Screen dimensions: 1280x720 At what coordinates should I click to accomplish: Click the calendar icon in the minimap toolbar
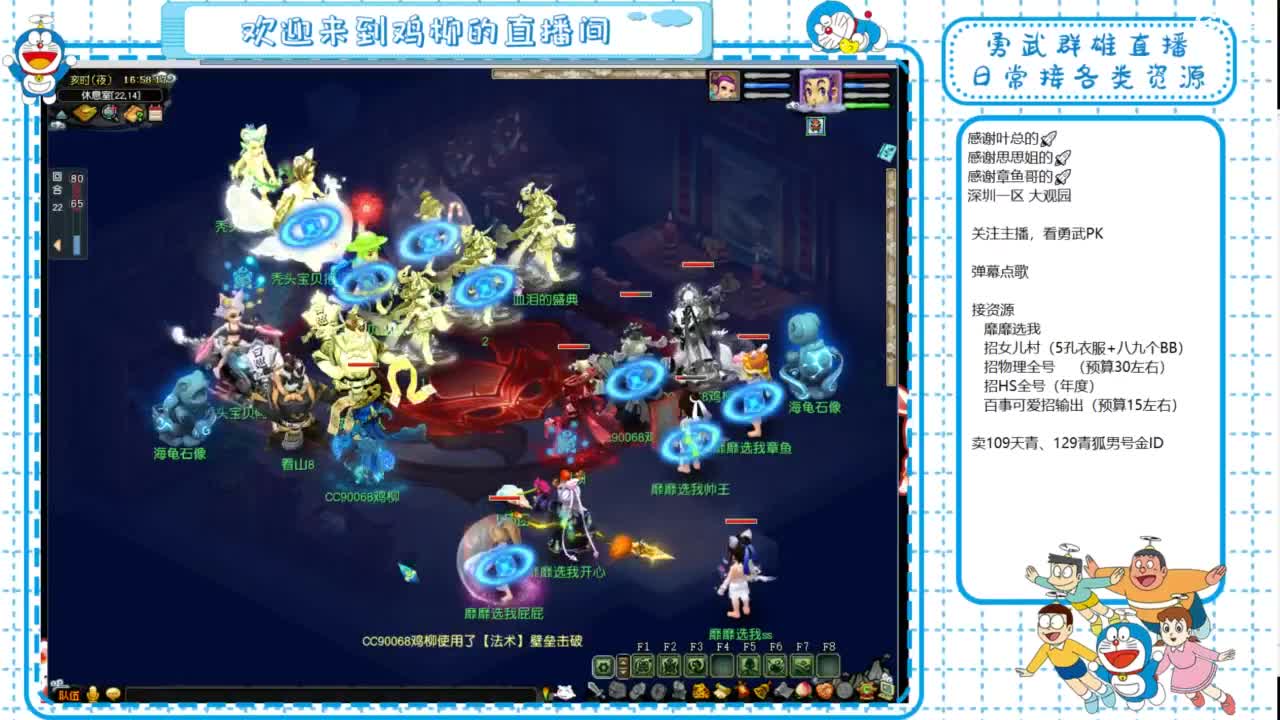tap(155, 113)
